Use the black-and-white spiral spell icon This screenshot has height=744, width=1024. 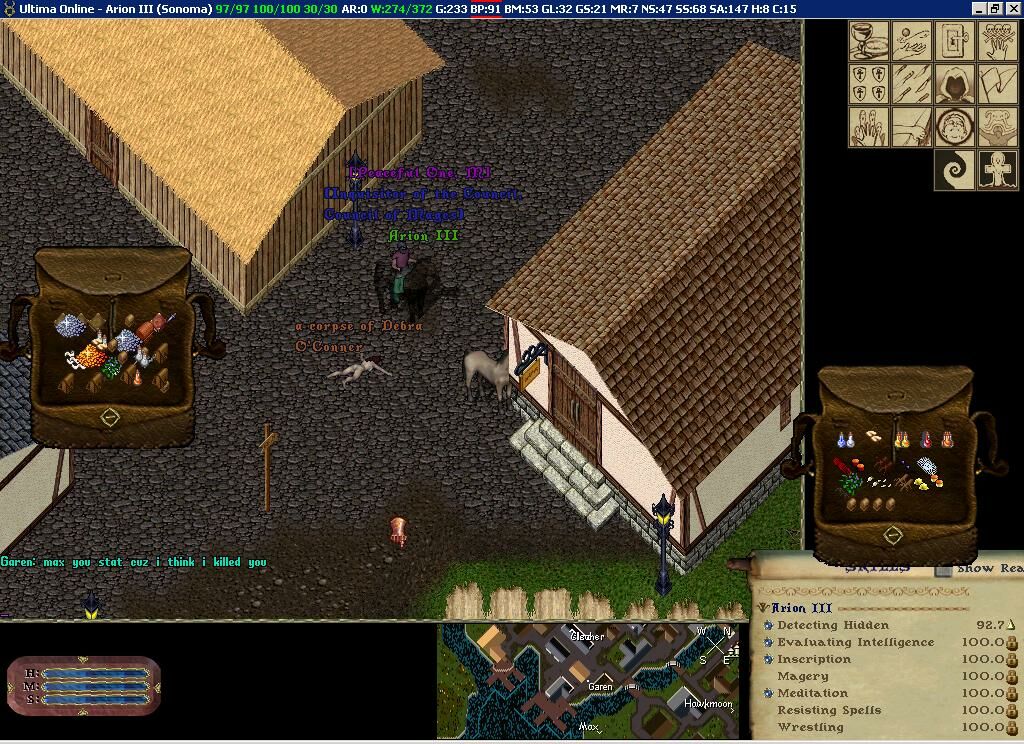pos(954,170)
